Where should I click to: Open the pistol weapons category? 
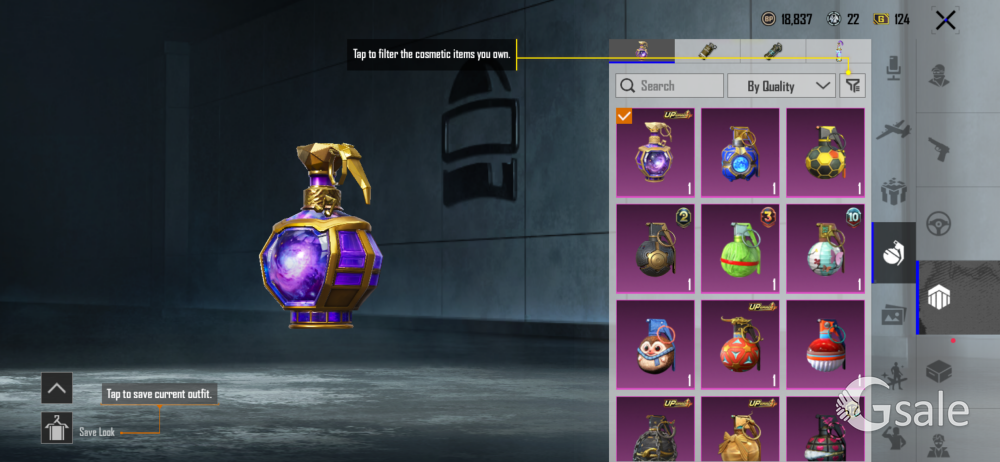(938, 149)
